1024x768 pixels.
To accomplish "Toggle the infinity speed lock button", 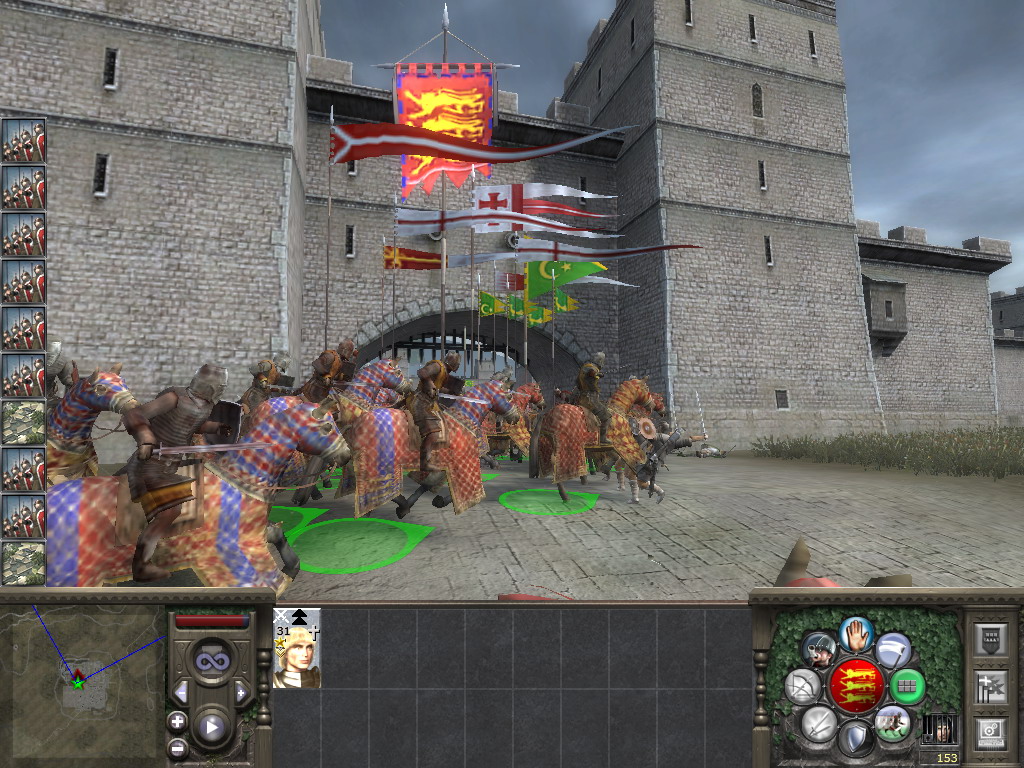I will pyautogui.click(x=211, y=661).
